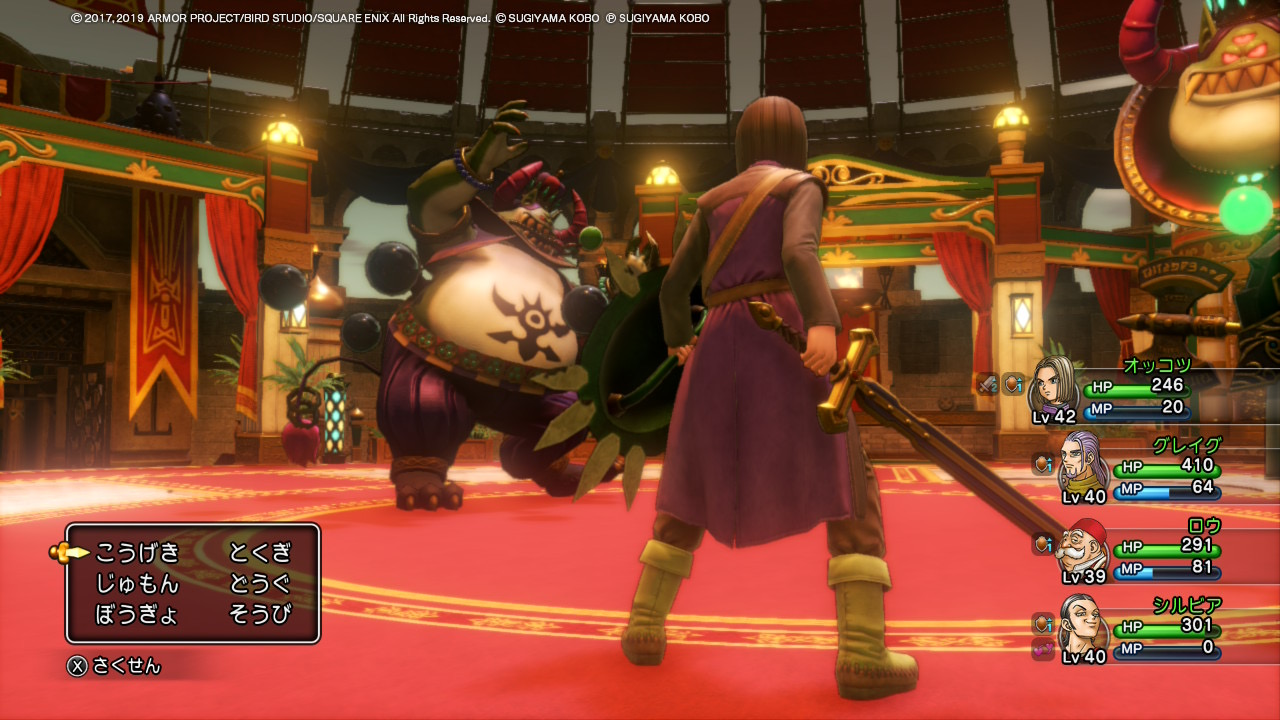Click ロウ's character portrait
The height and width of the screenshot is (720, 1280).
click(1083, 549)
